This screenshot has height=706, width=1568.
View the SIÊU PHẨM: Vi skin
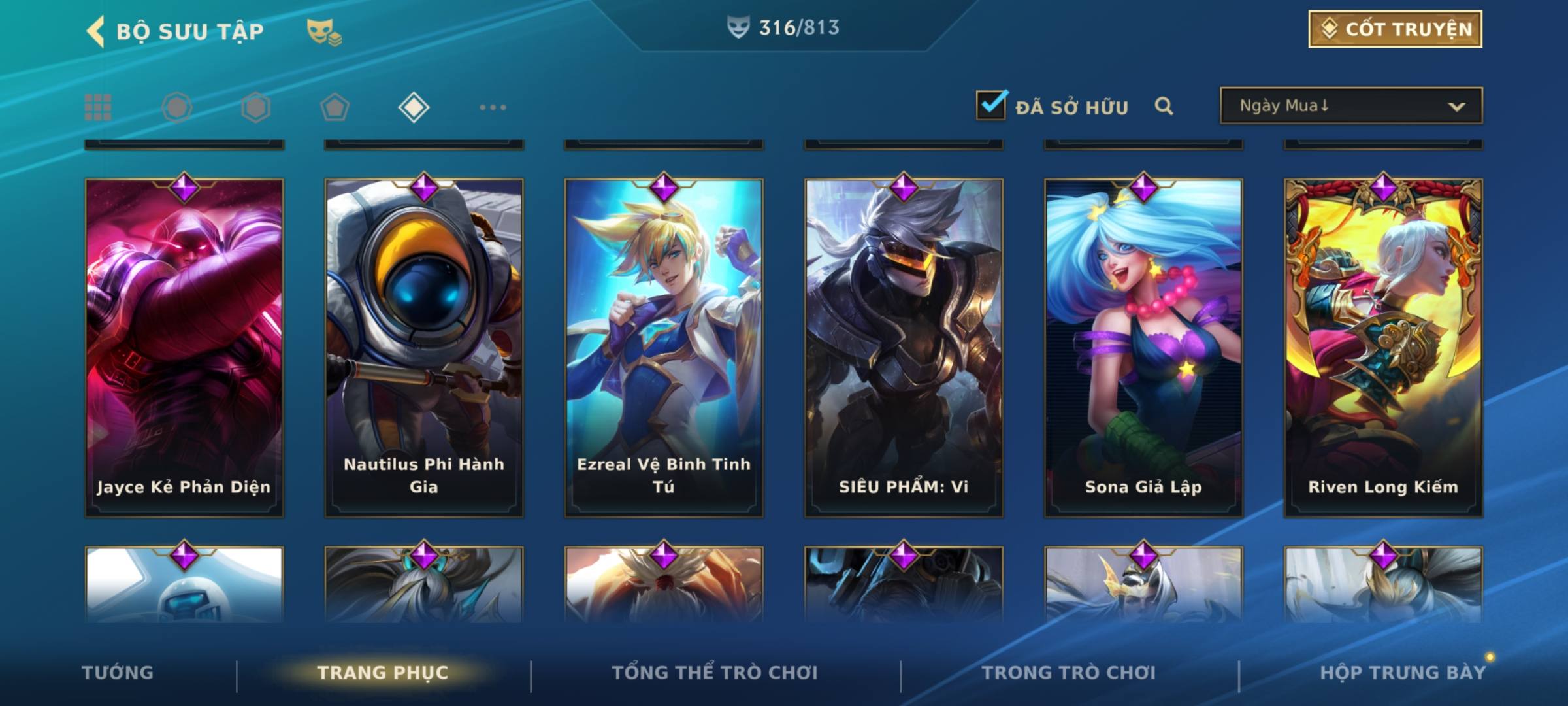click(904, 346)
